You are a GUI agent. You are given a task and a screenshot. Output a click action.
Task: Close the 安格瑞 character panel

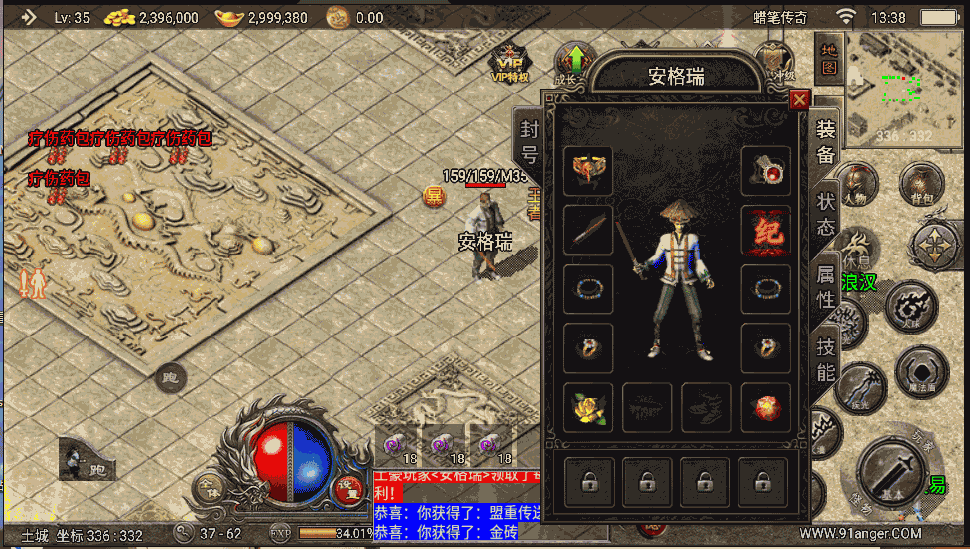coord(799,100)
